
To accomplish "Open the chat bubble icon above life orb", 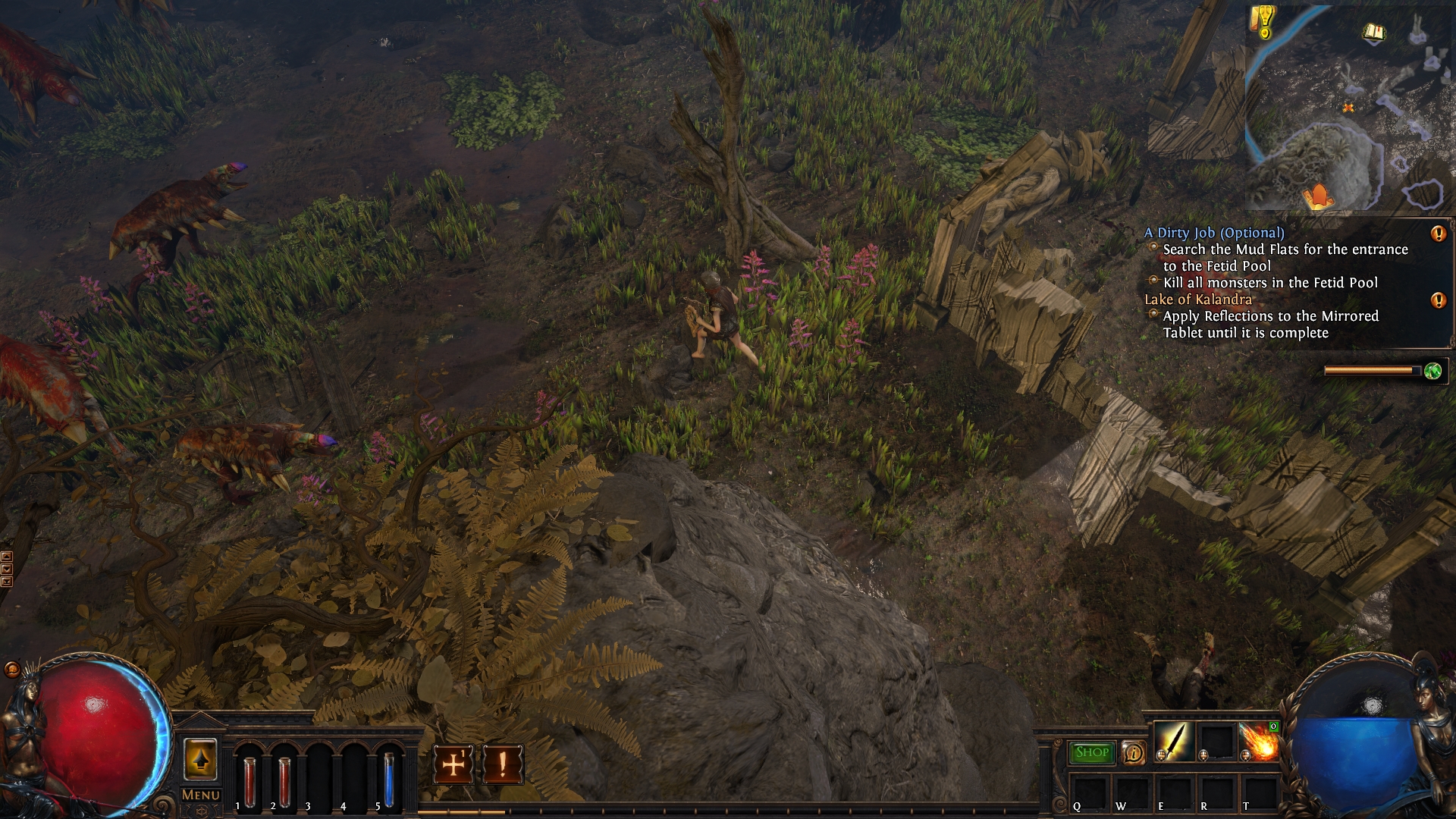I will coord(11,669).
